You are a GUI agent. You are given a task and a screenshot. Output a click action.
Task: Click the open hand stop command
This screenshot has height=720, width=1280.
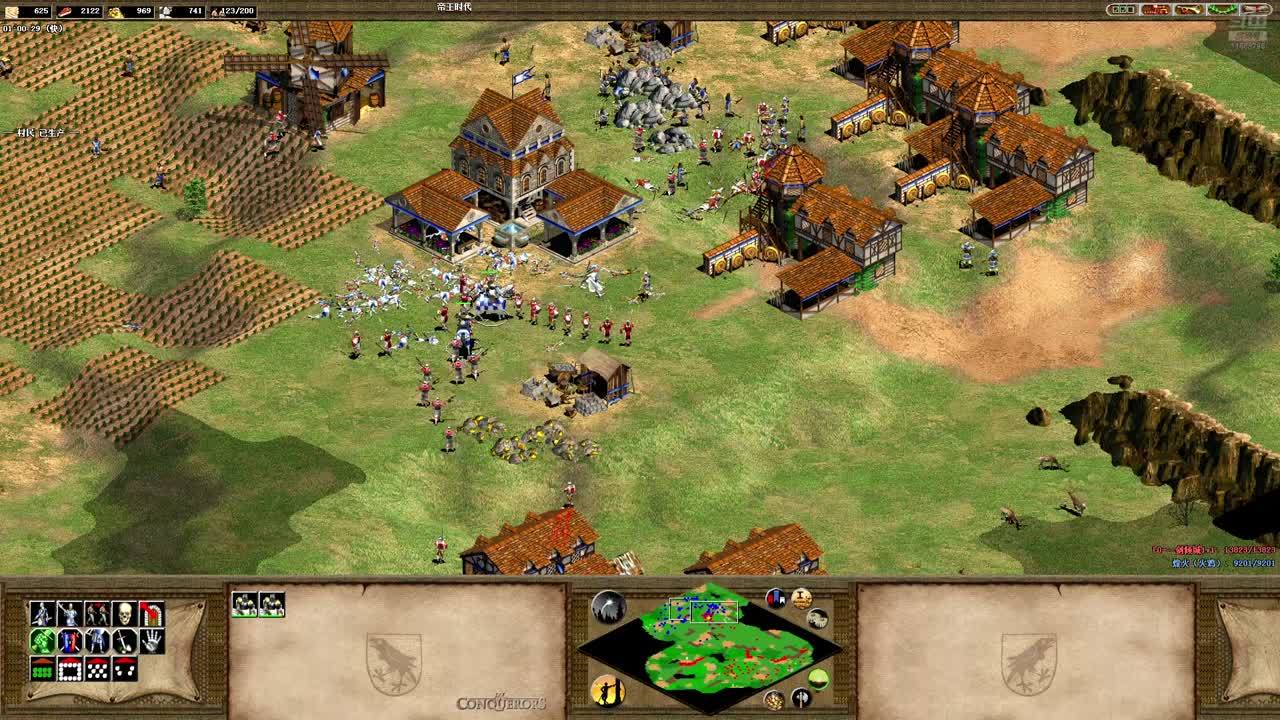(x=152, y=641)
